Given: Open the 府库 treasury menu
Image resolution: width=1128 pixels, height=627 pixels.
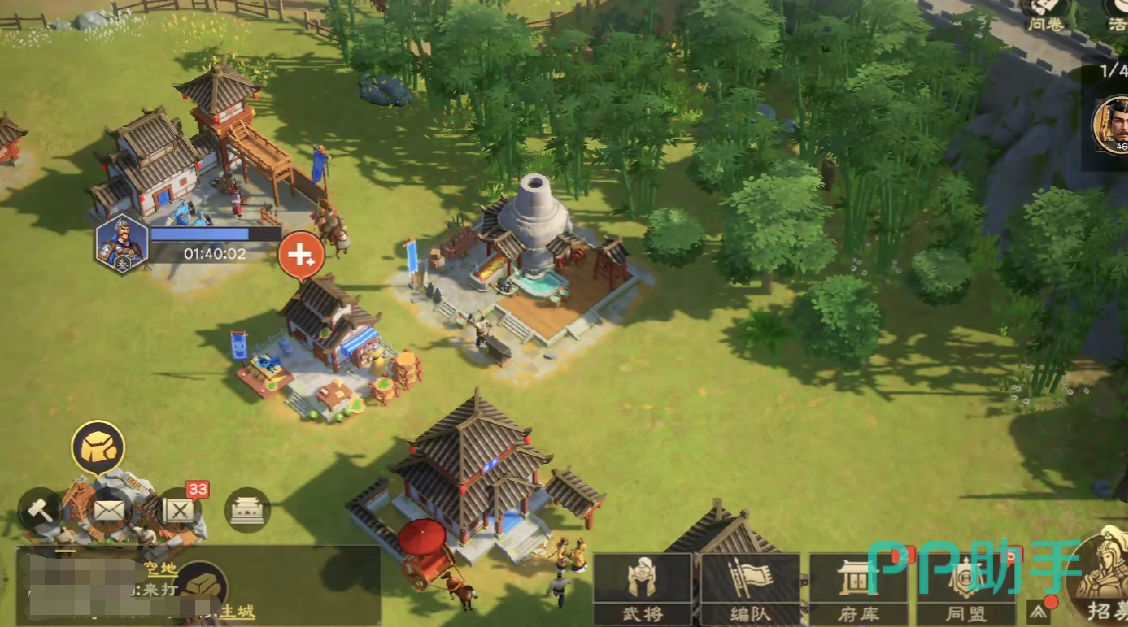Looking at the screenshot, I should coord(857,587).
